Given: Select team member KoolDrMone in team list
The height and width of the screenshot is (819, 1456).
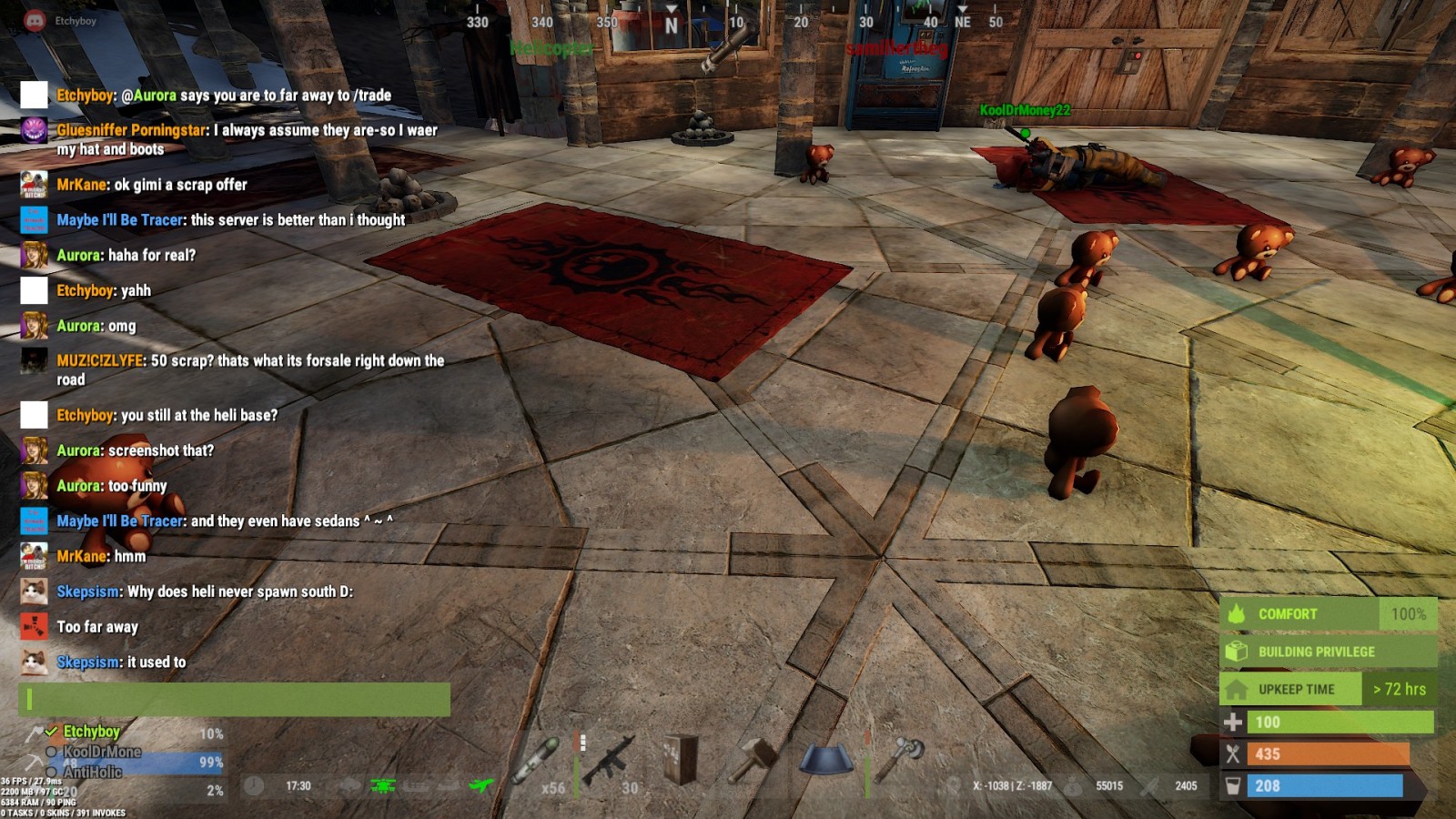Looking at the screenshot, I should [x=102, y=752].
